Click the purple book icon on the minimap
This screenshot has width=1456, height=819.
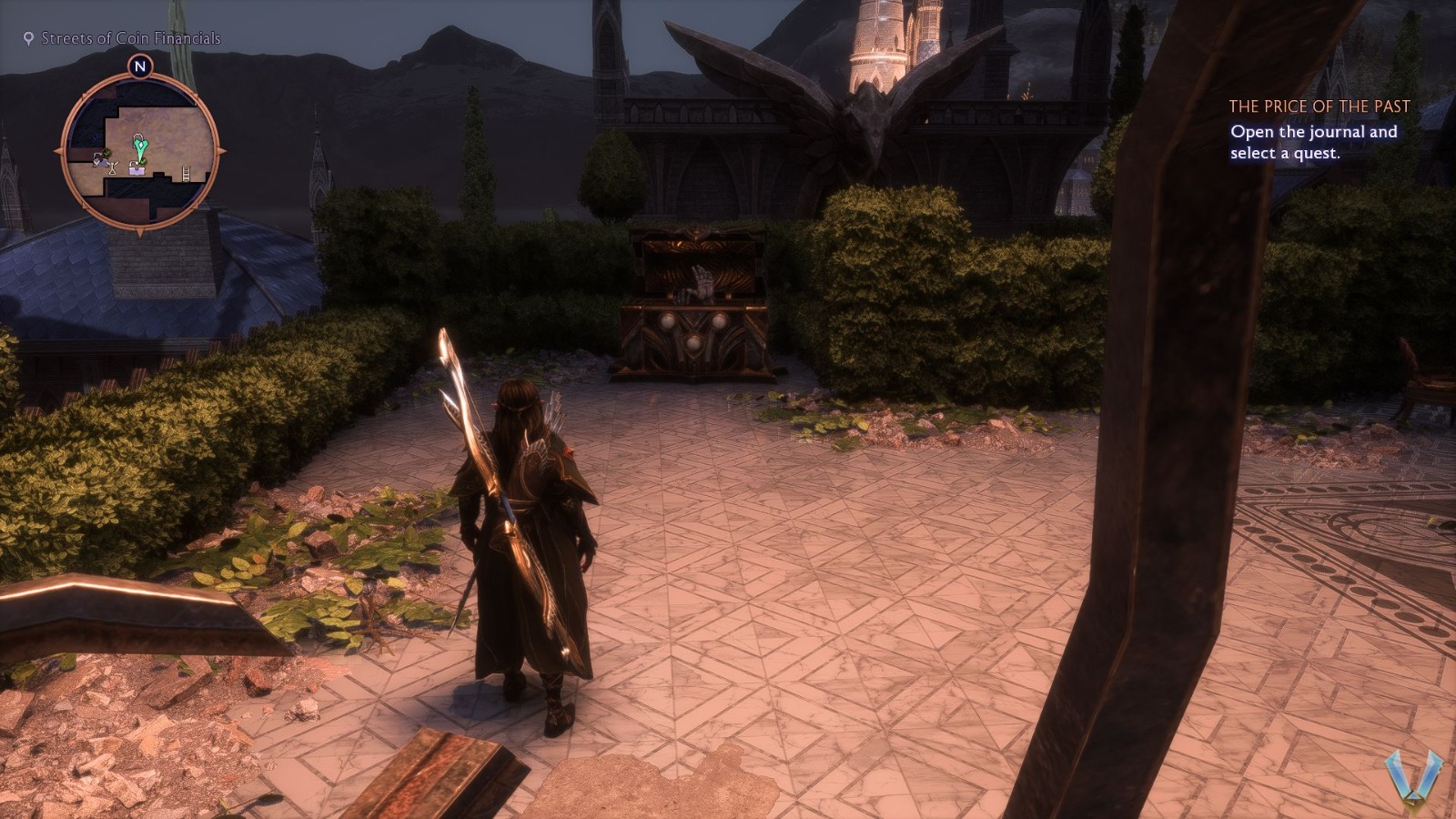click(x=136, y=170)
